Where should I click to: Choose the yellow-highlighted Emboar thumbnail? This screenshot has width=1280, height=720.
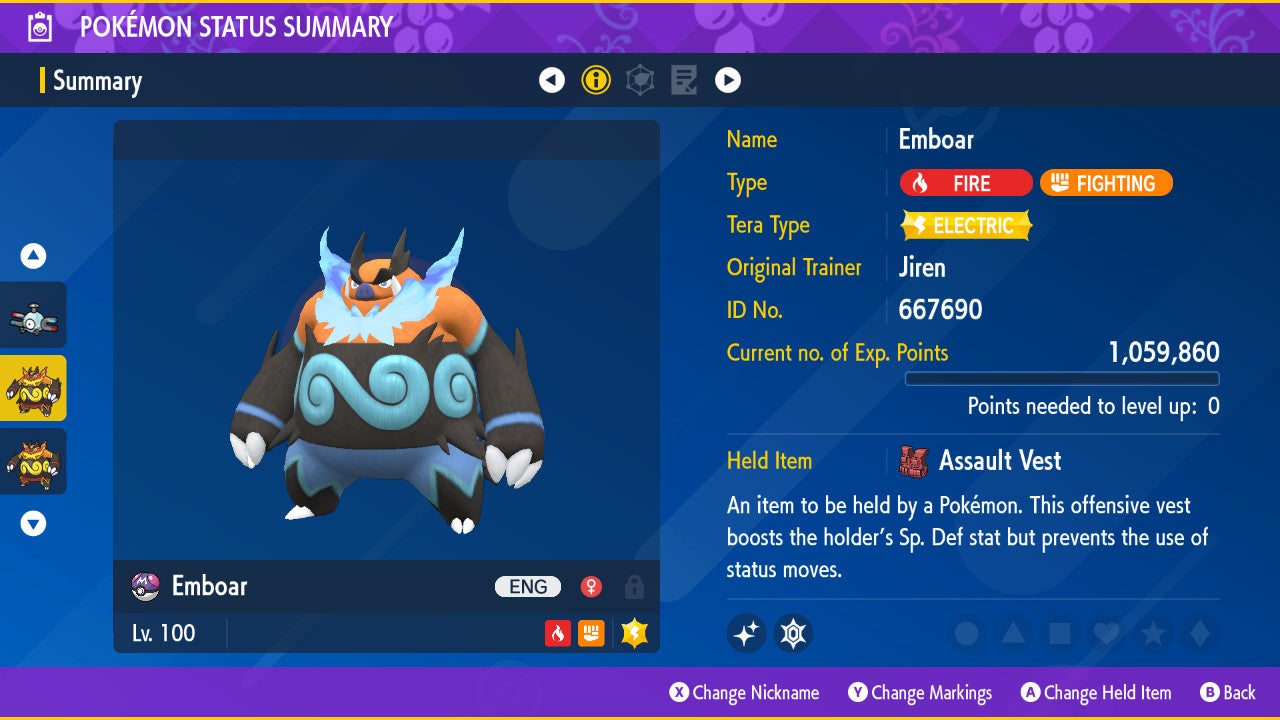[34, 388]
